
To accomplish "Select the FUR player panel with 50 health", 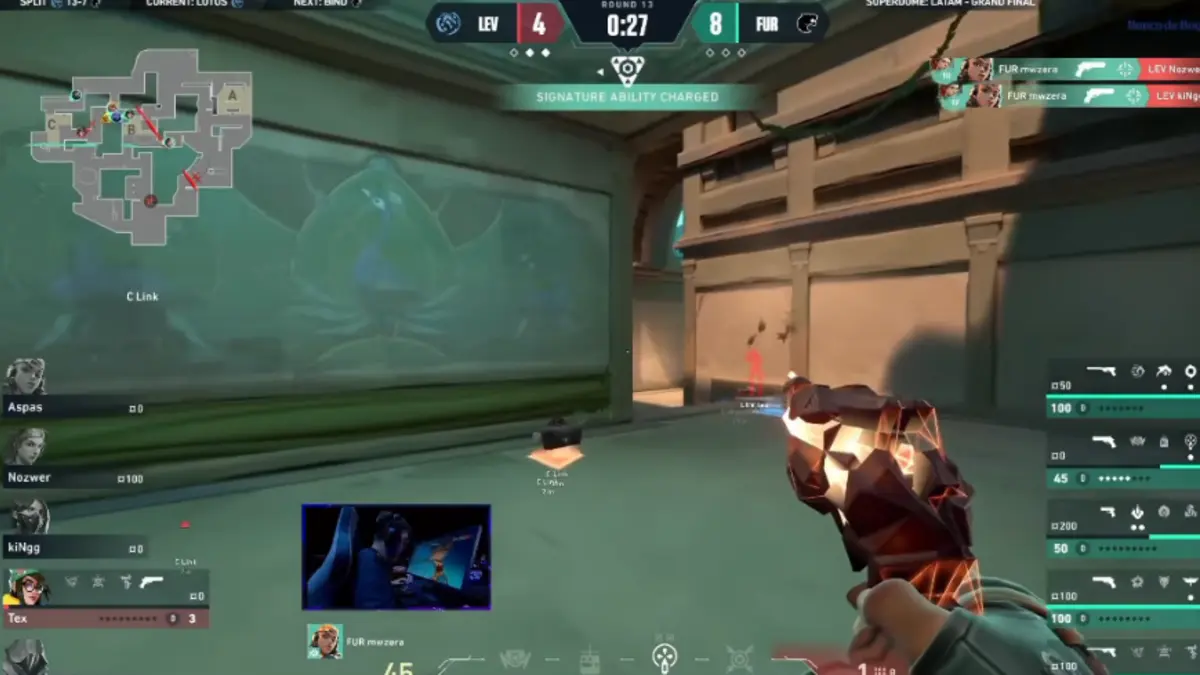I will point(1122,530).
